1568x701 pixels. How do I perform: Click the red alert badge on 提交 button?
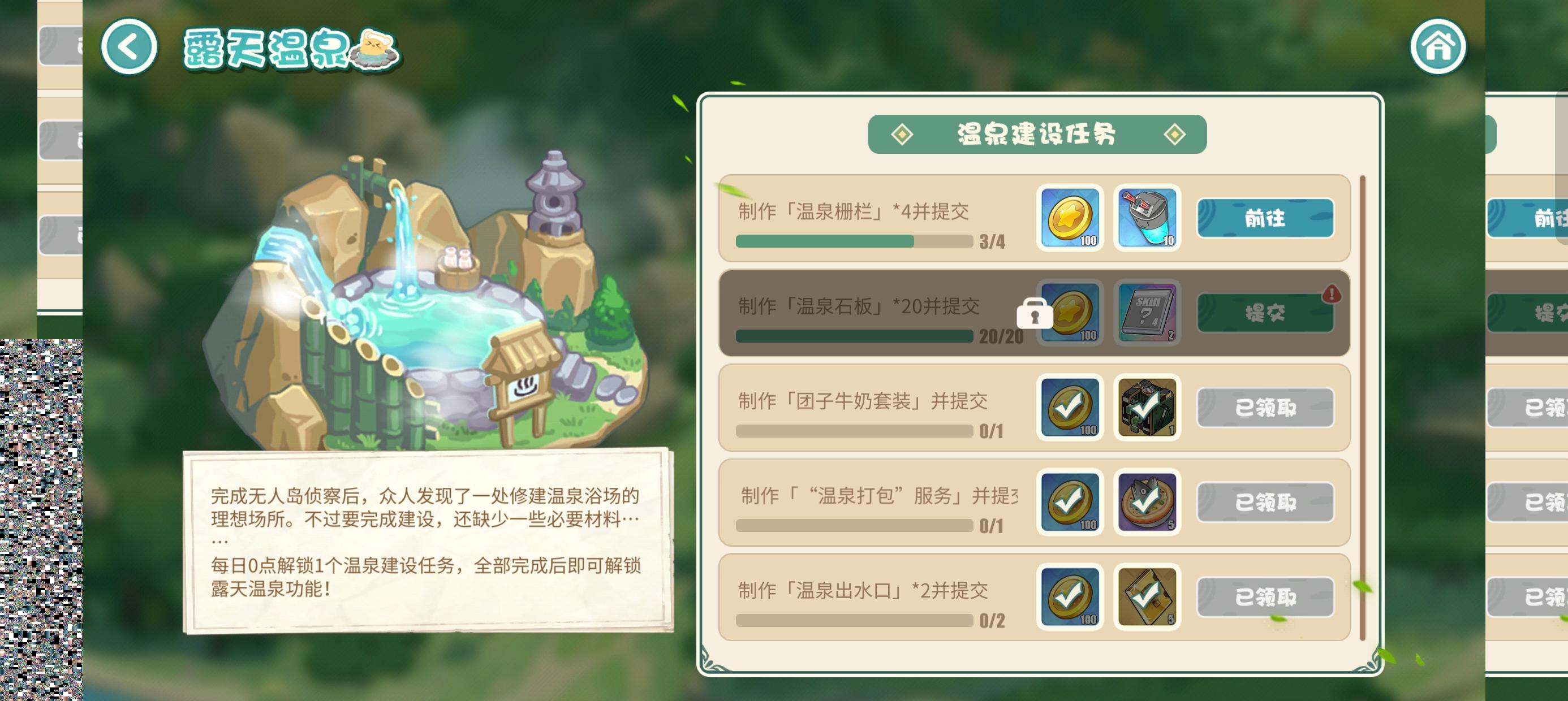[x=1333, y=294]
